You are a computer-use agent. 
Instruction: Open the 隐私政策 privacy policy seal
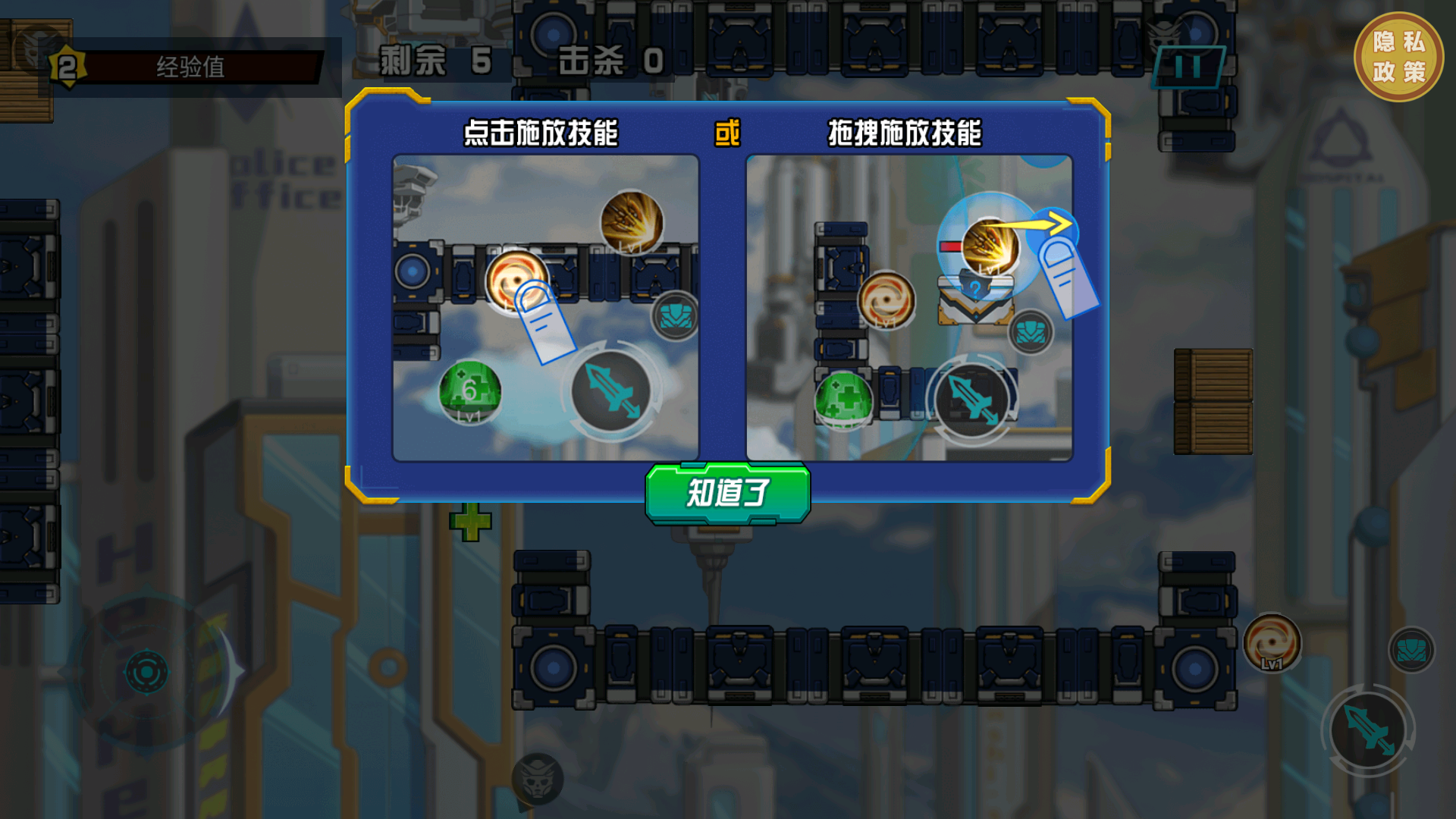point(1399,55)
